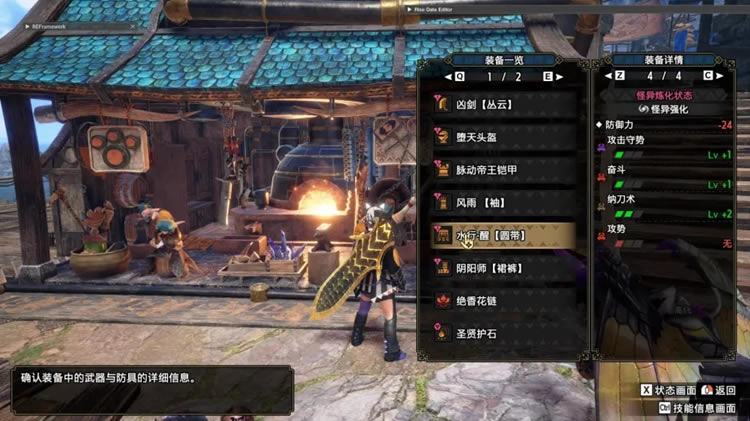This screenshot has height=421, width=750.
Task: Select 脉动帝王铠甲 chest armor
Action: tap(497, 168)
